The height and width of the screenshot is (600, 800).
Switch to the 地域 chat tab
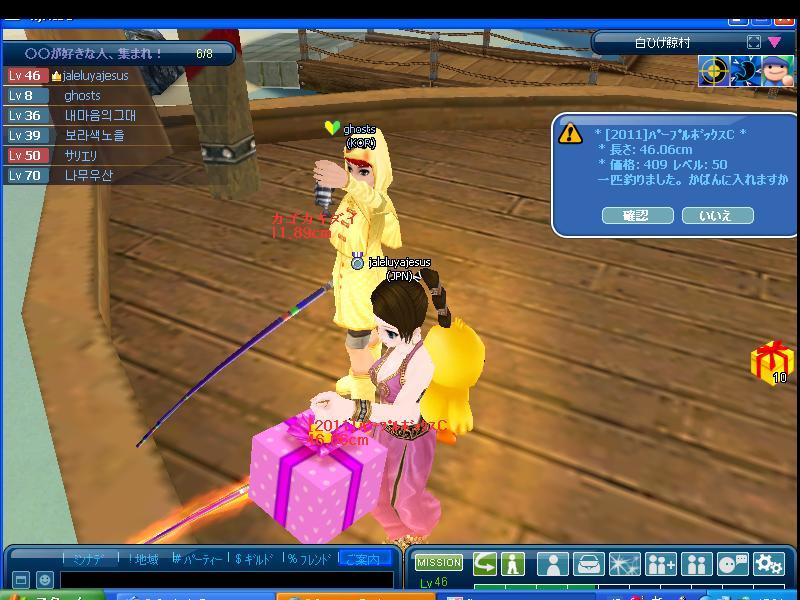tap(144, 559)
